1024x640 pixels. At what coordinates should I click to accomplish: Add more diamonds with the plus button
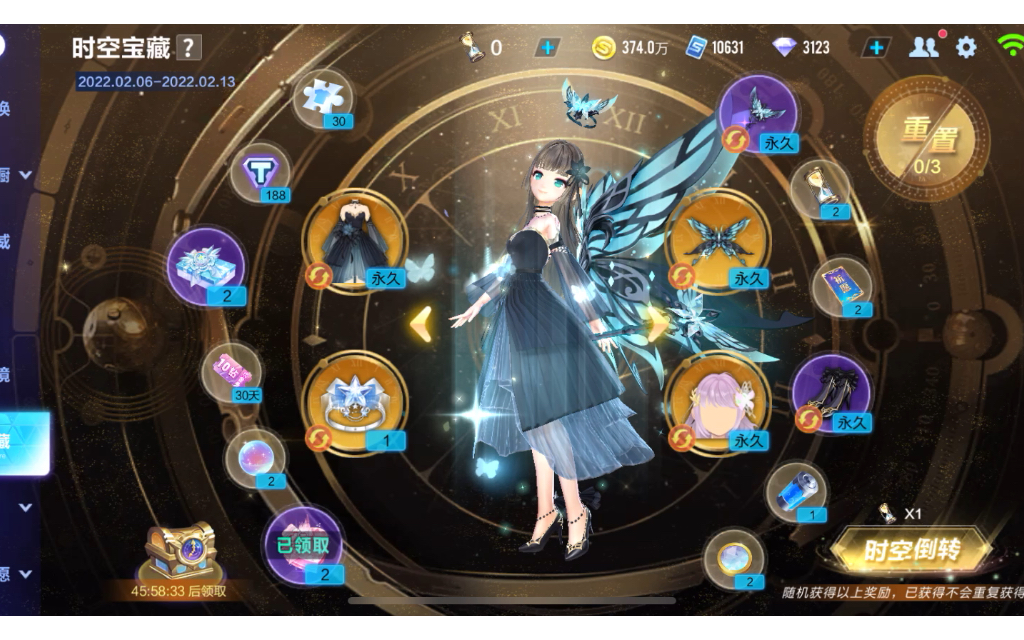pyautogui.click(x=876, y=47)
